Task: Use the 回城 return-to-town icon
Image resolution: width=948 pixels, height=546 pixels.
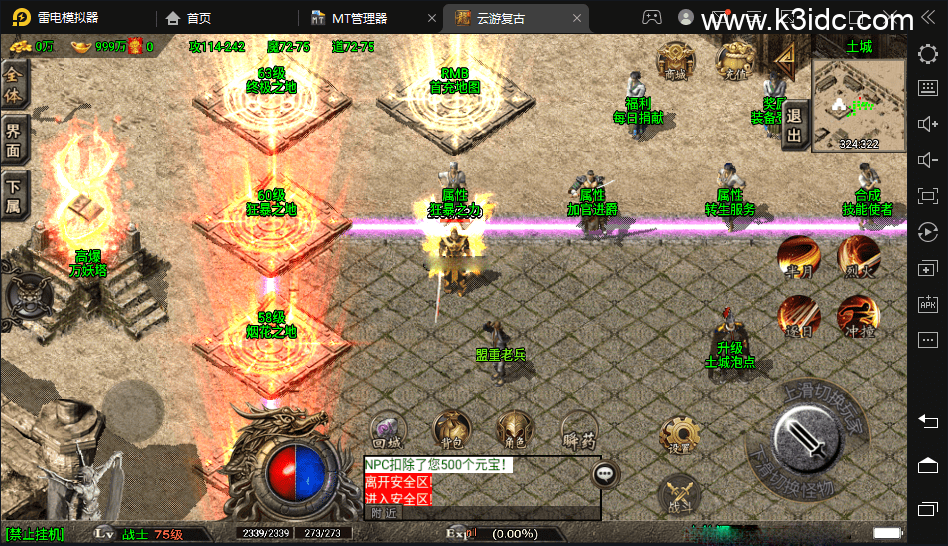Action: pos(386,430)
